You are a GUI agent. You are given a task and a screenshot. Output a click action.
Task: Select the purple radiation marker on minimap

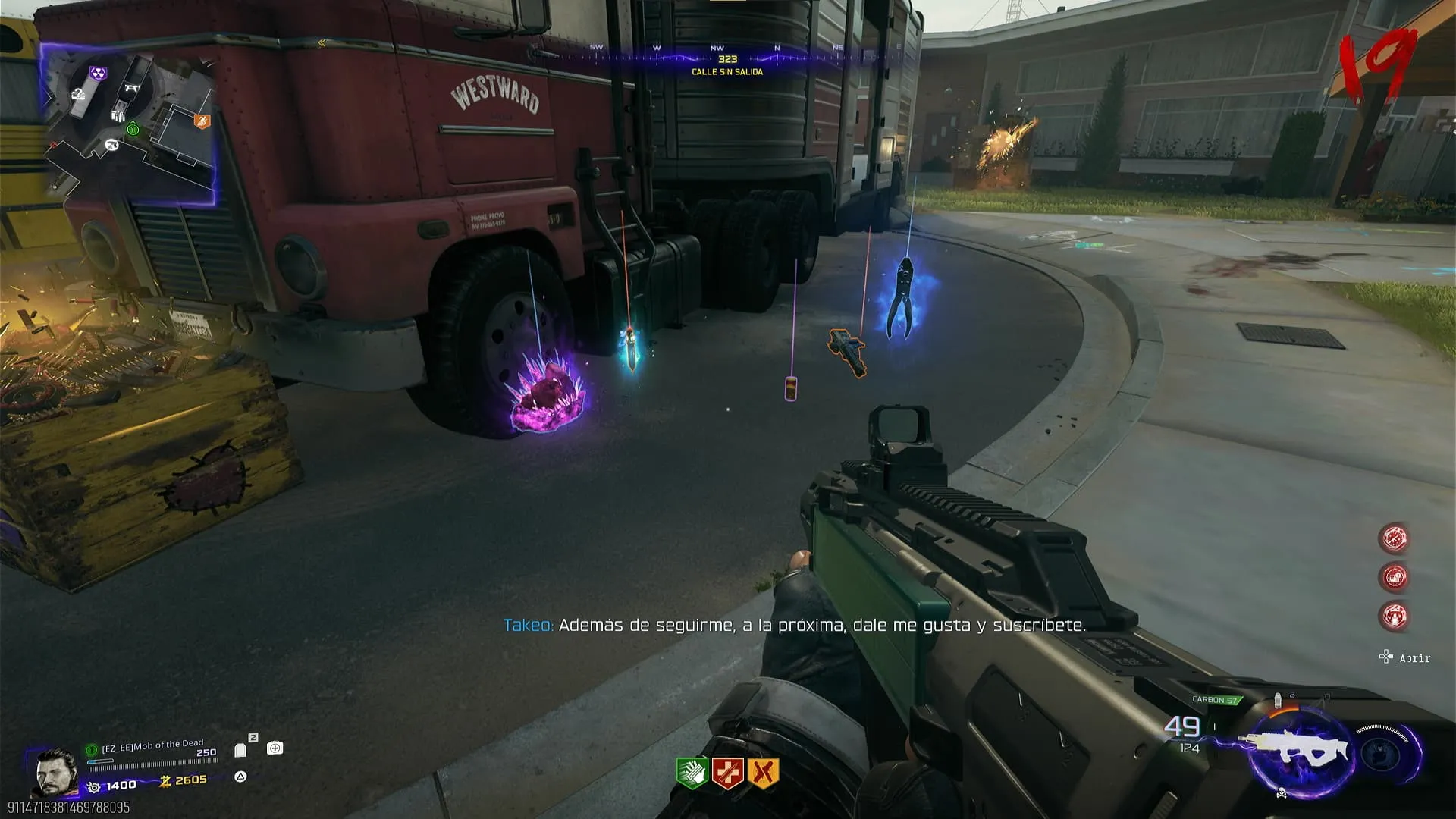click(99, 74)
